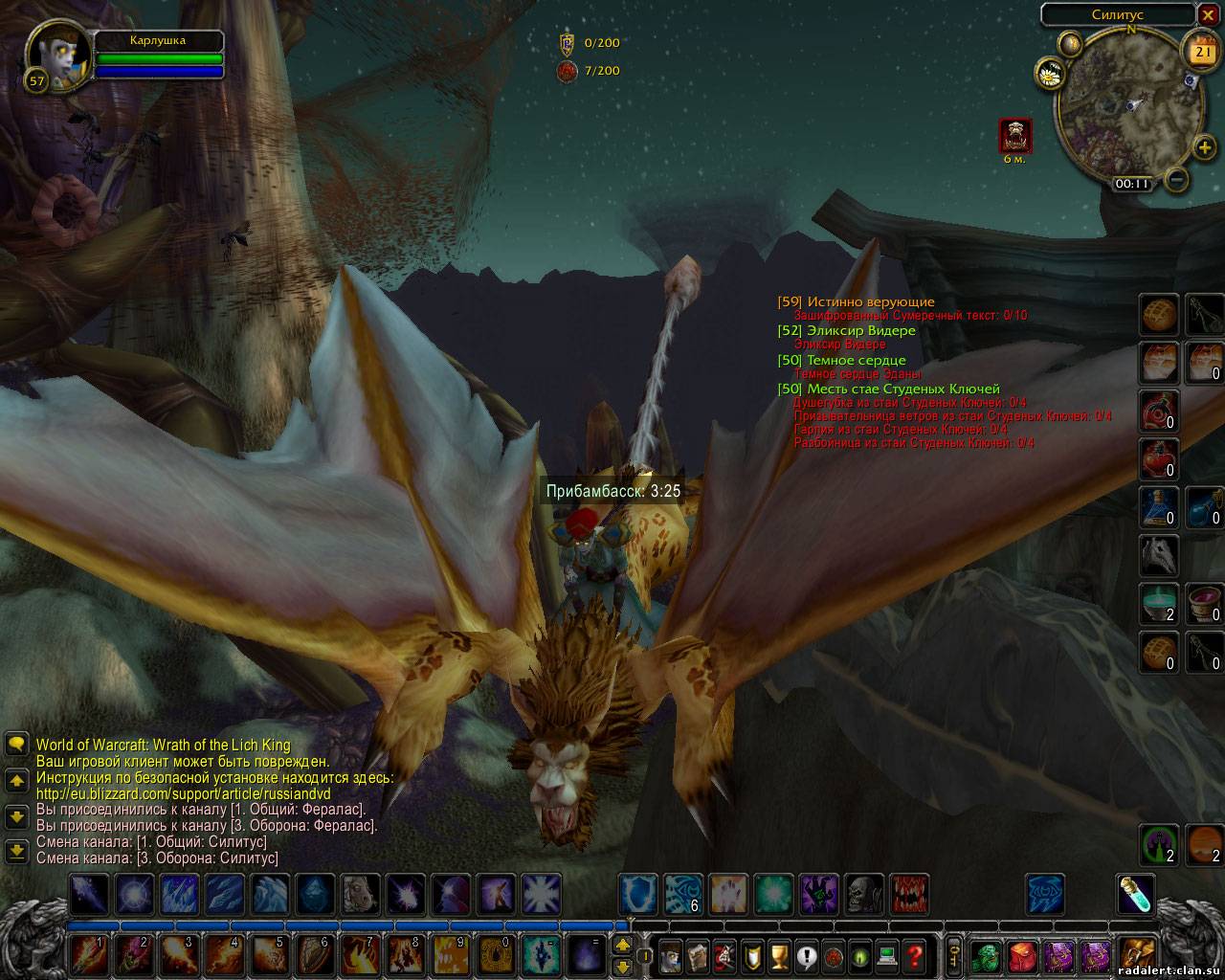The width and height of the screenshot is (1225, 980).
Task: Open the main menu computer icon
Action: [x=887, y=954]
